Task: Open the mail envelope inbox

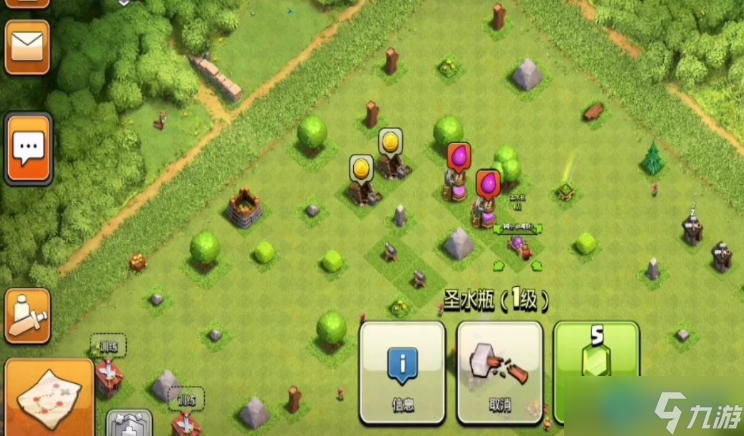Action: 27,45
